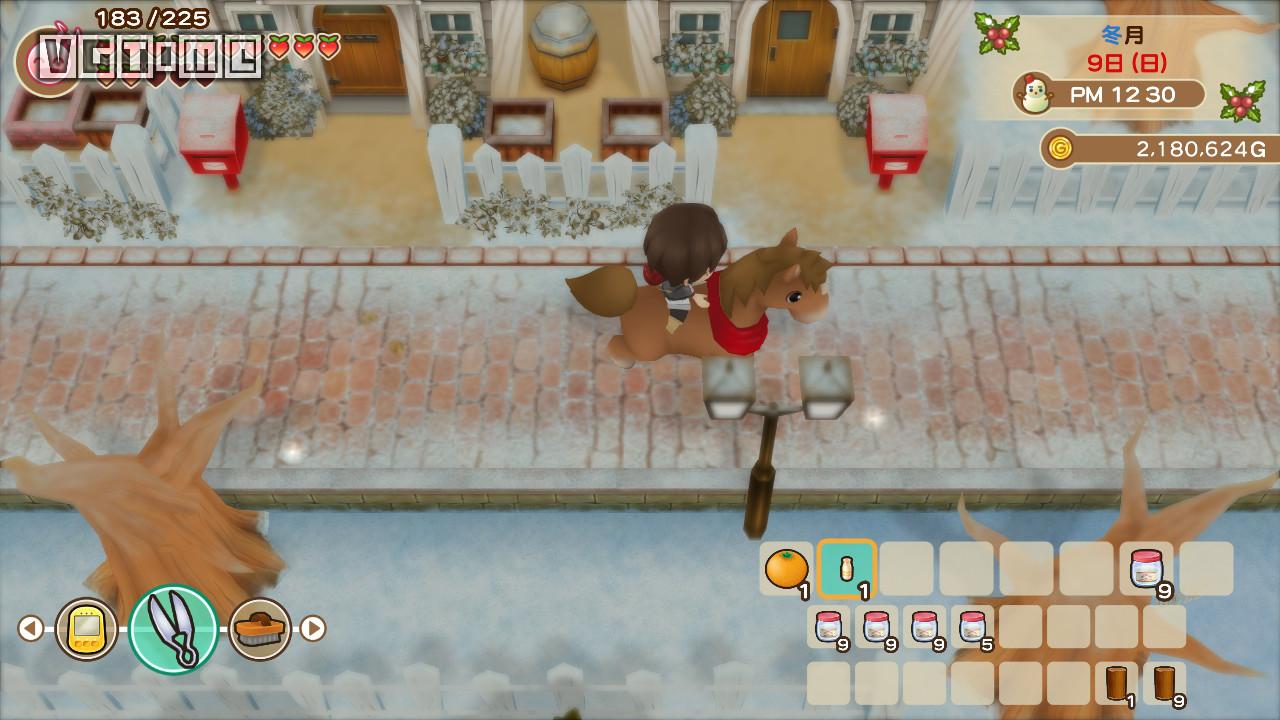Screen dimensions: 1280x720
Task: Choose the lumber stack of 9
Action: [x=1164, y=683]
